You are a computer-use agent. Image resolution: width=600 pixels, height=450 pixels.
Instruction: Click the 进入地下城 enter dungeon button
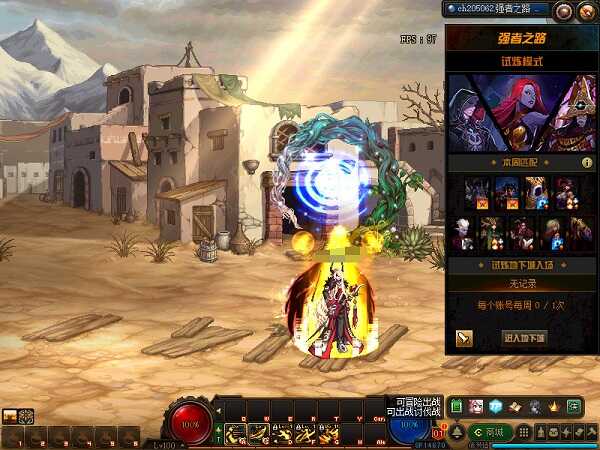pyautogui.click(x=525, y=338)
